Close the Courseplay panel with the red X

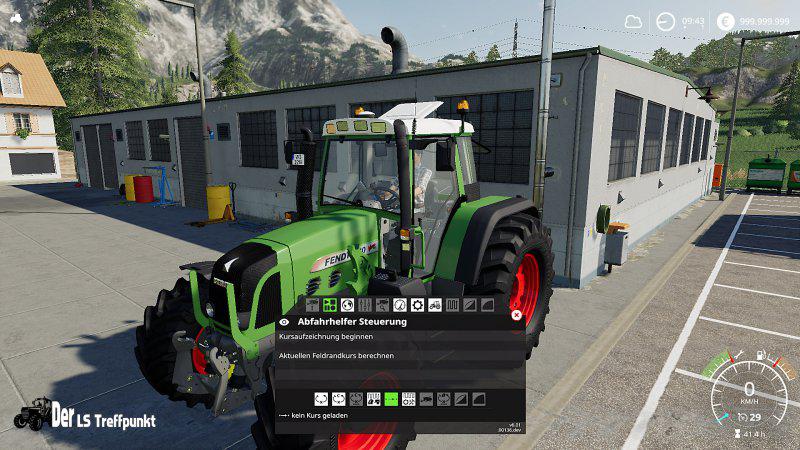(516, 314)
